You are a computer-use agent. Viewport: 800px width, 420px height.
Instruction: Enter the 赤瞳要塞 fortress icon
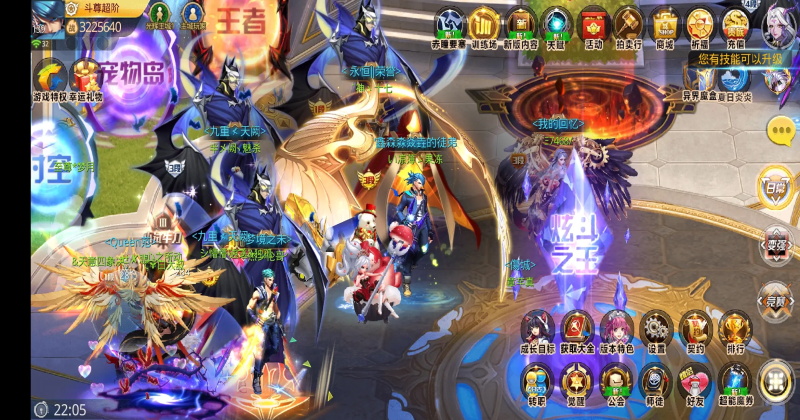(449, 25)
